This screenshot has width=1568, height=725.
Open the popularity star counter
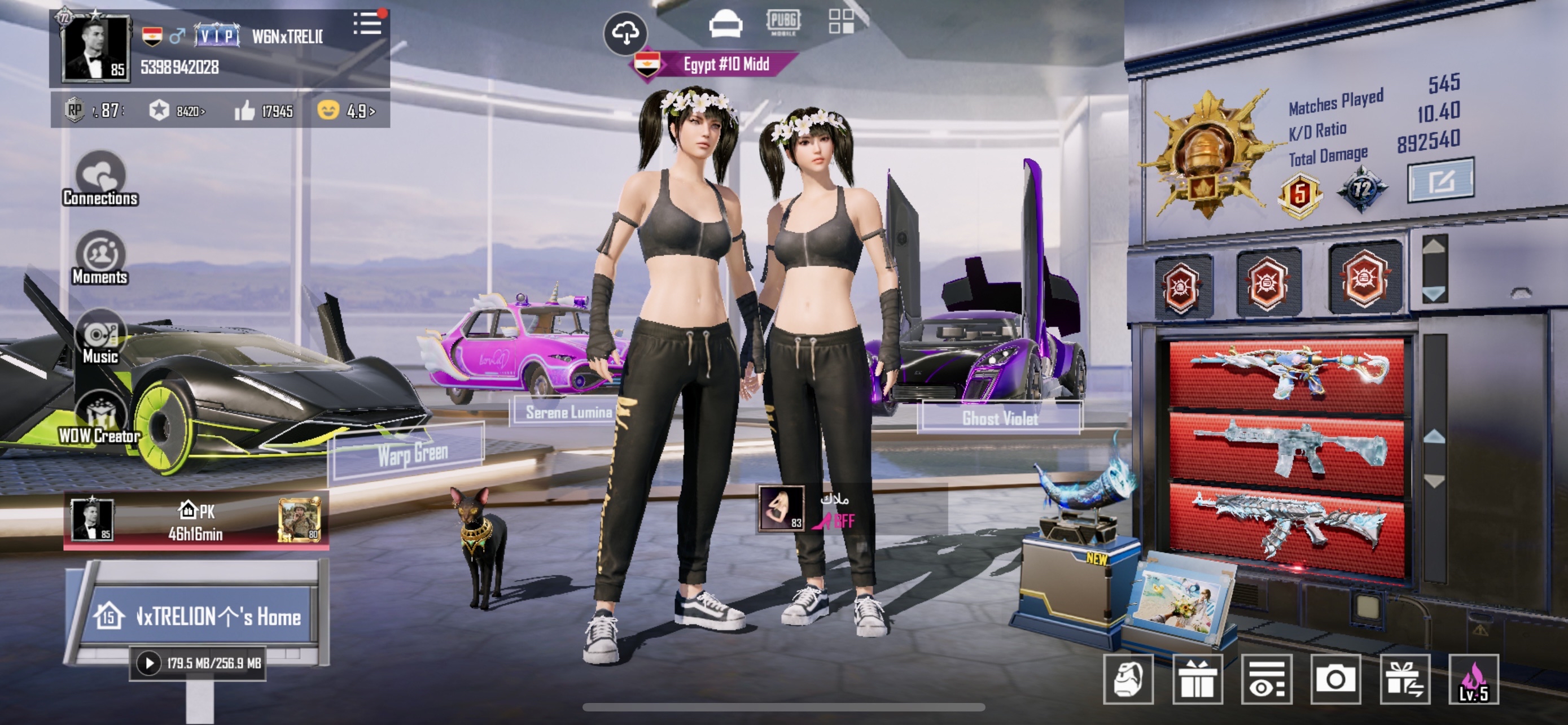(177, 111)
